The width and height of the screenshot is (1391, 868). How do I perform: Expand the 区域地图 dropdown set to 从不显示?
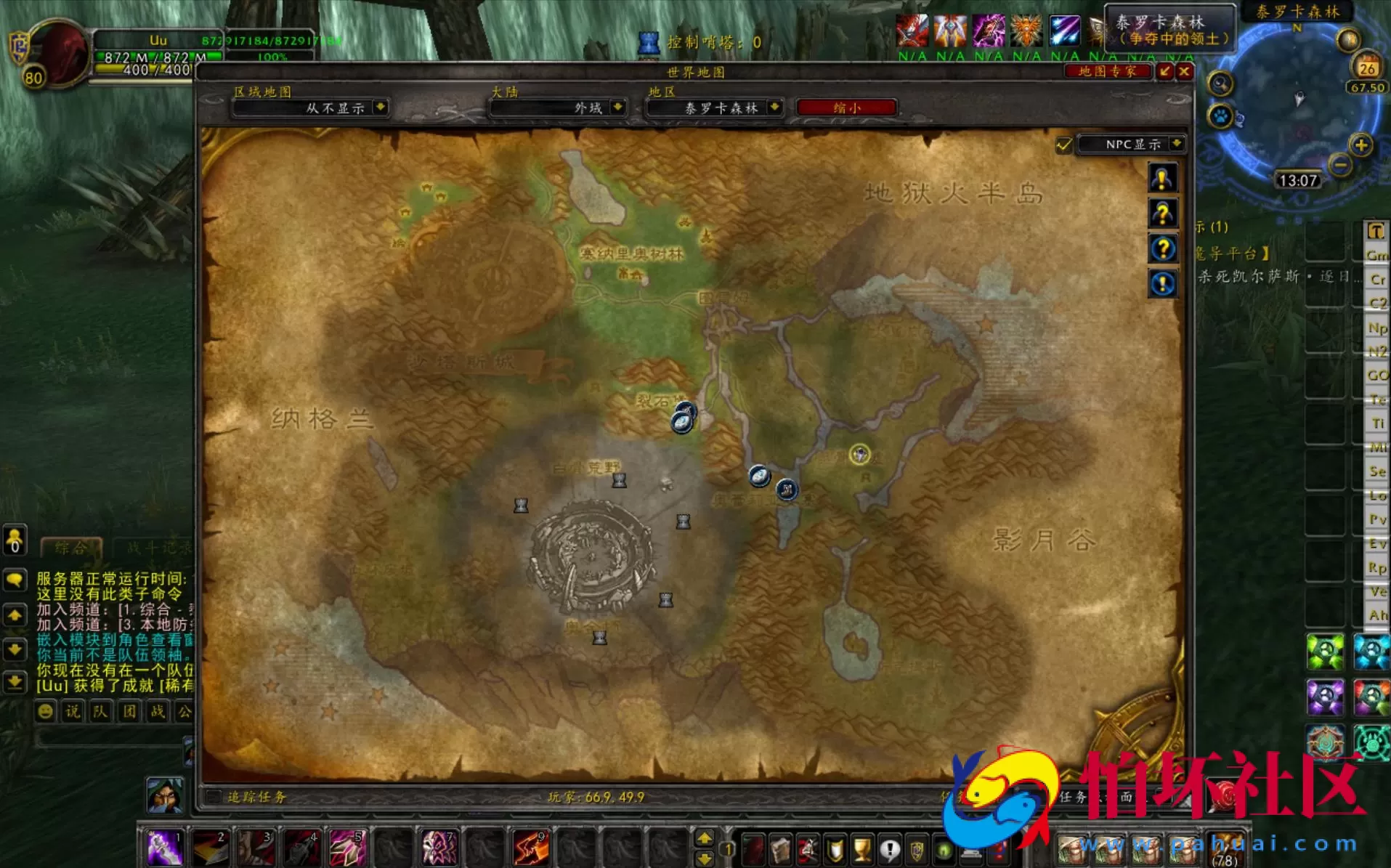pos(310,108)
